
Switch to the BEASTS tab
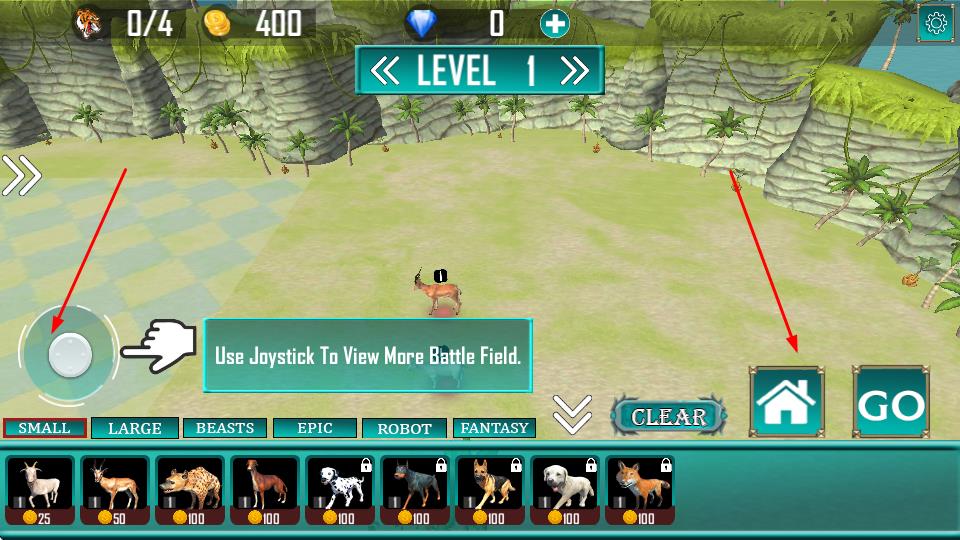tap(225, 428)
